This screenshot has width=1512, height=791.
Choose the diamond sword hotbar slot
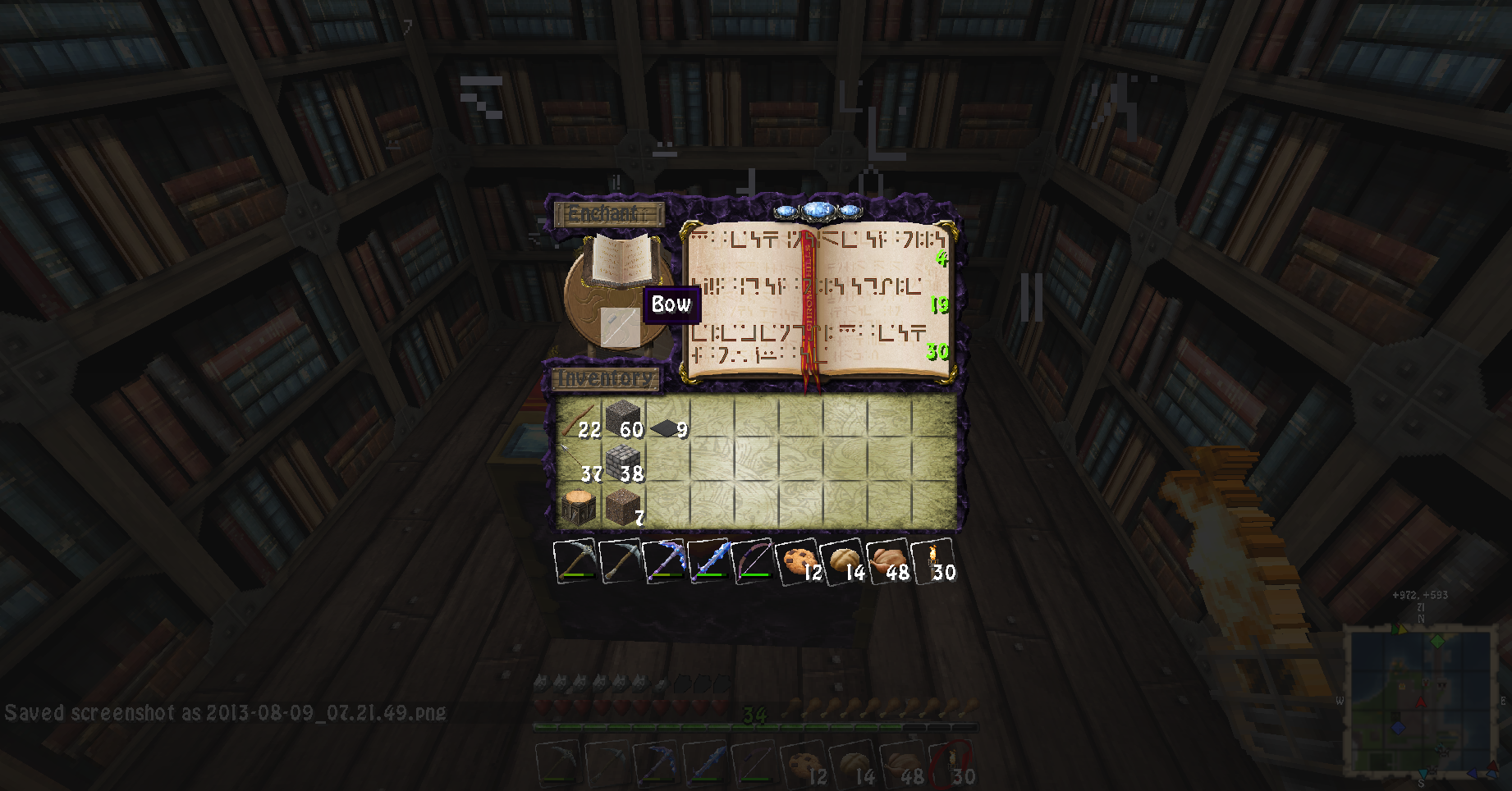tap(708, 561)
